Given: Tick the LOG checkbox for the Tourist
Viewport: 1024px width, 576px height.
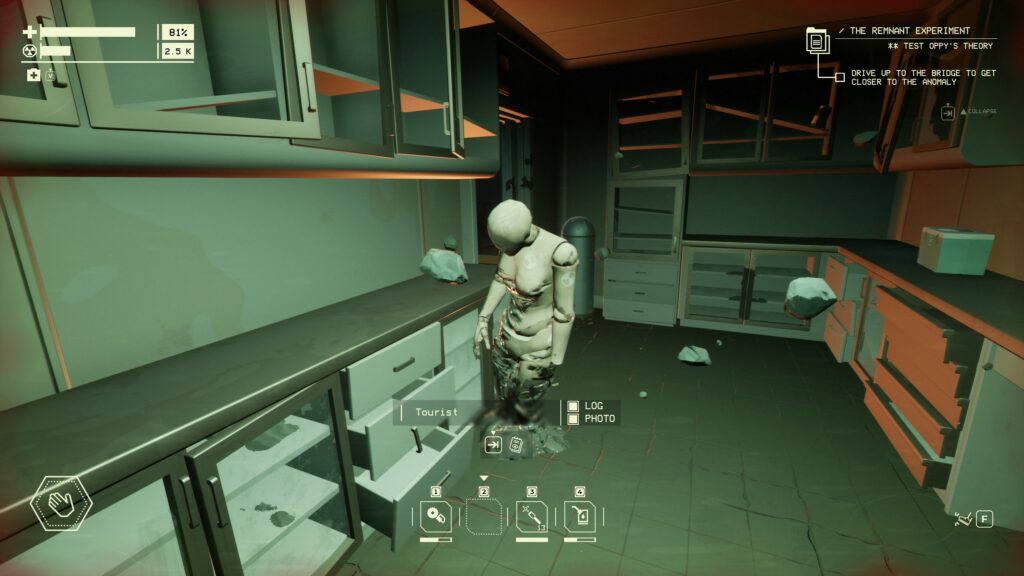Looking at the screenshot, I should (573, 406).
